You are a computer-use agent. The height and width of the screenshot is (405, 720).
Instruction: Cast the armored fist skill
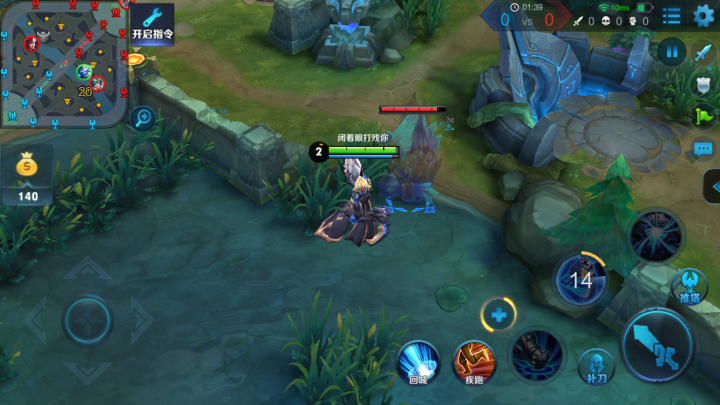click(537, 355)
